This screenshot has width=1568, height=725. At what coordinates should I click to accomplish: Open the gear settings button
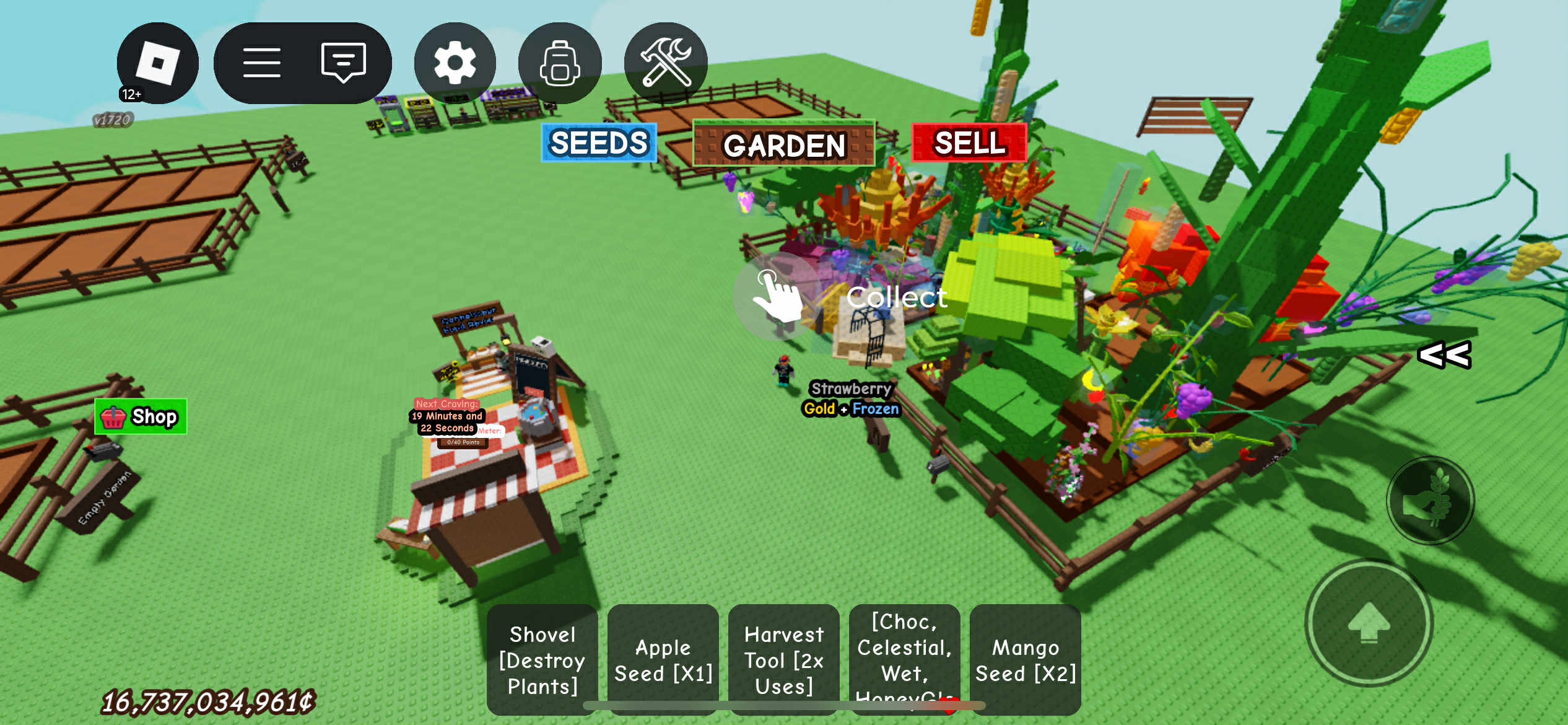tap(455, 63)
